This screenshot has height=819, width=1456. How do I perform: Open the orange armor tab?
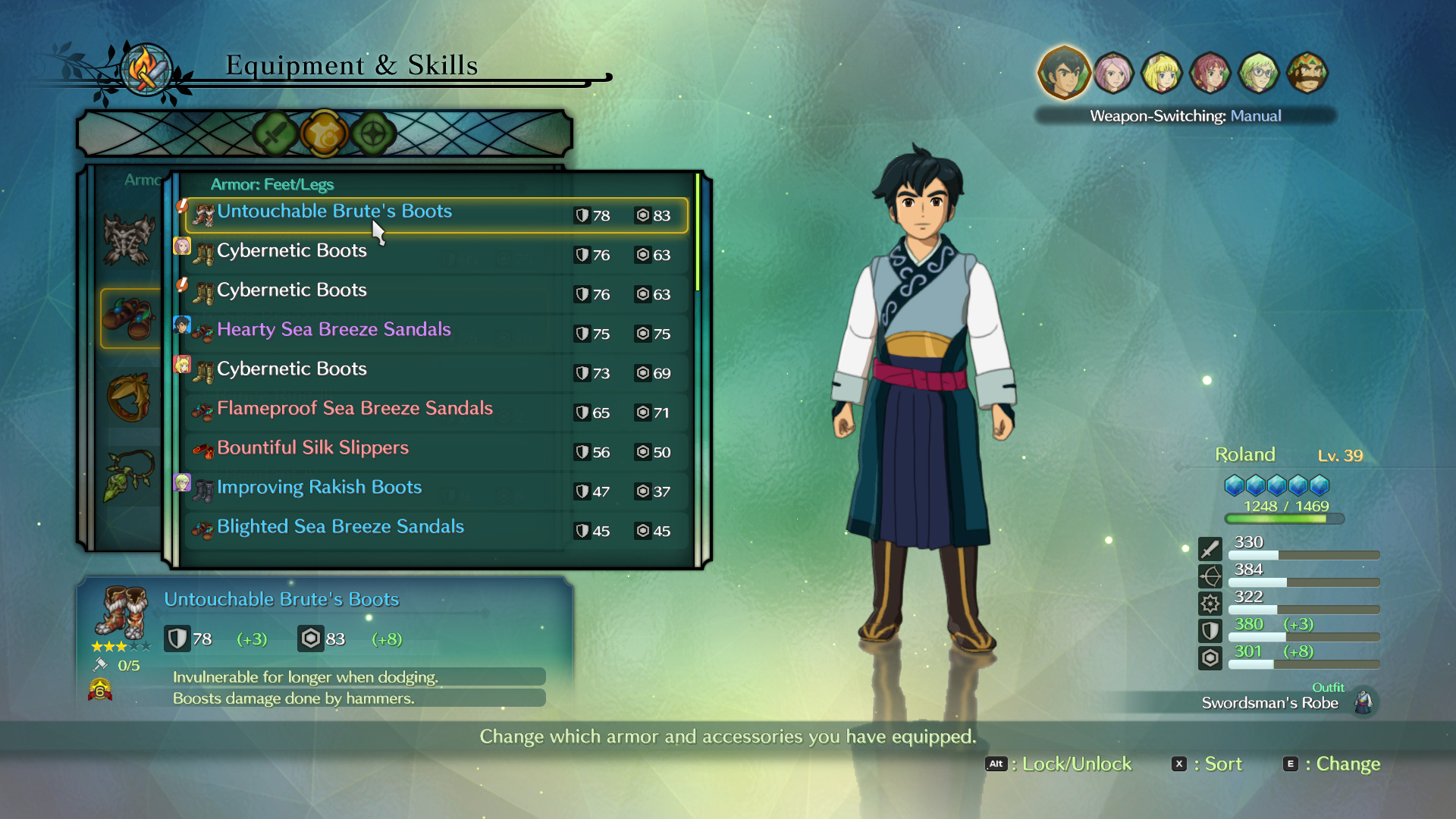click(324, 134)
